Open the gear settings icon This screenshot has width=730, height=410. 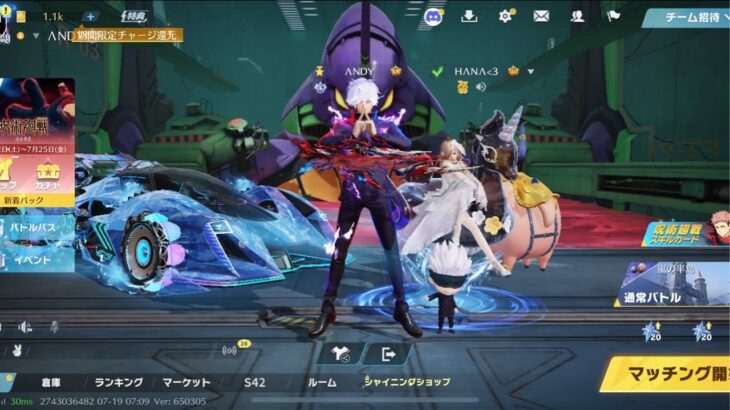tap(505, 16)
